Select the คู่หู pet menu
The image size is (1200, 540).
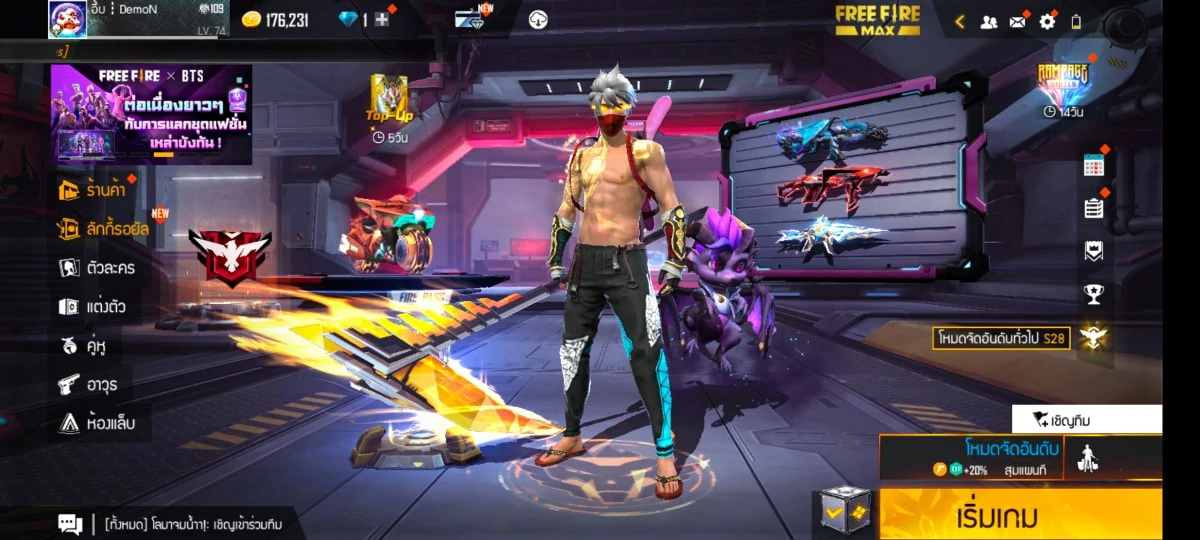coord(83,346)
